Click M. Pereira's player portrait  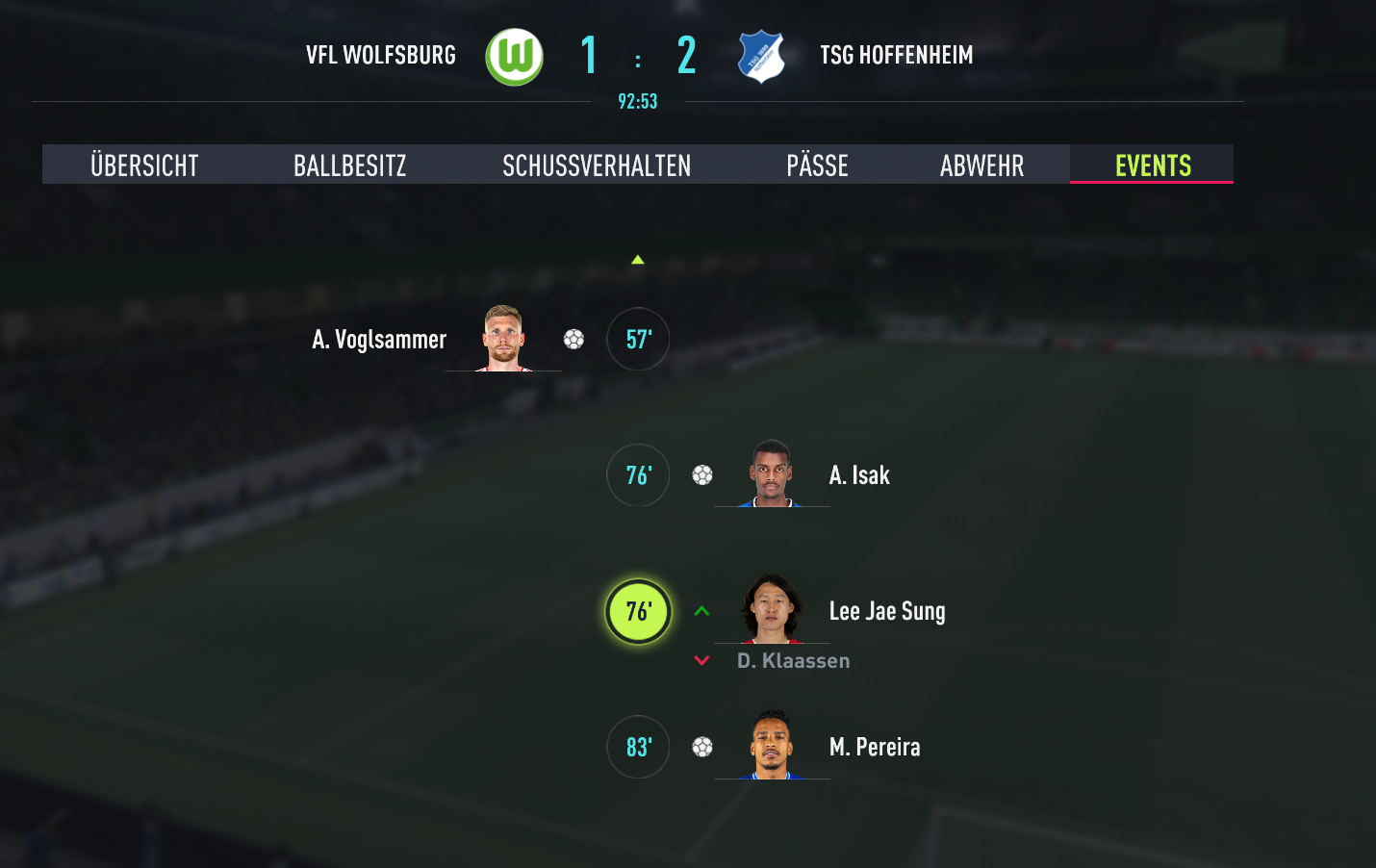click(x=771, y=745)
